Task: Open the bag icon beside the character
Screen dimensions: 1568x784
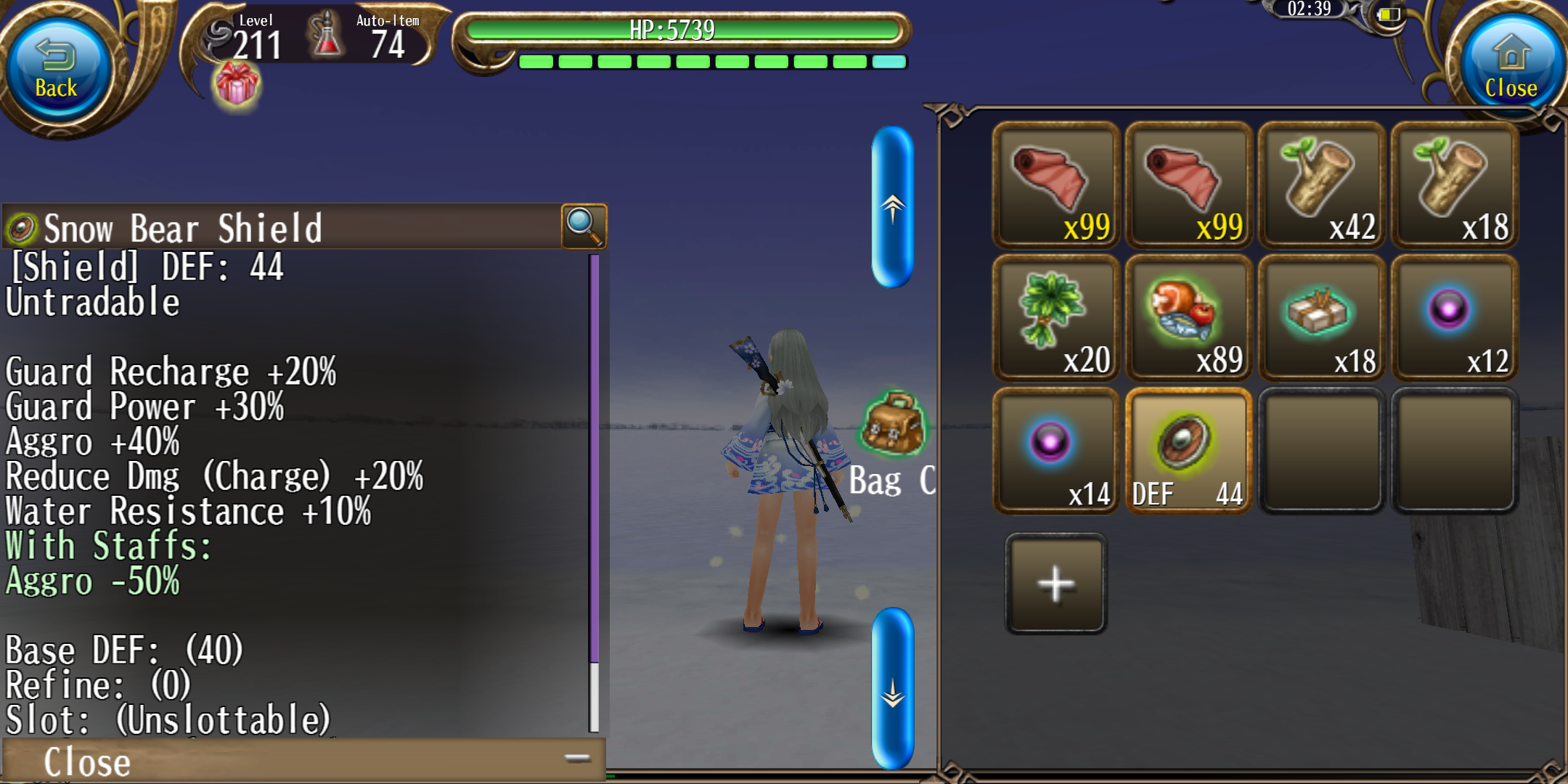Action: (892, 425)
